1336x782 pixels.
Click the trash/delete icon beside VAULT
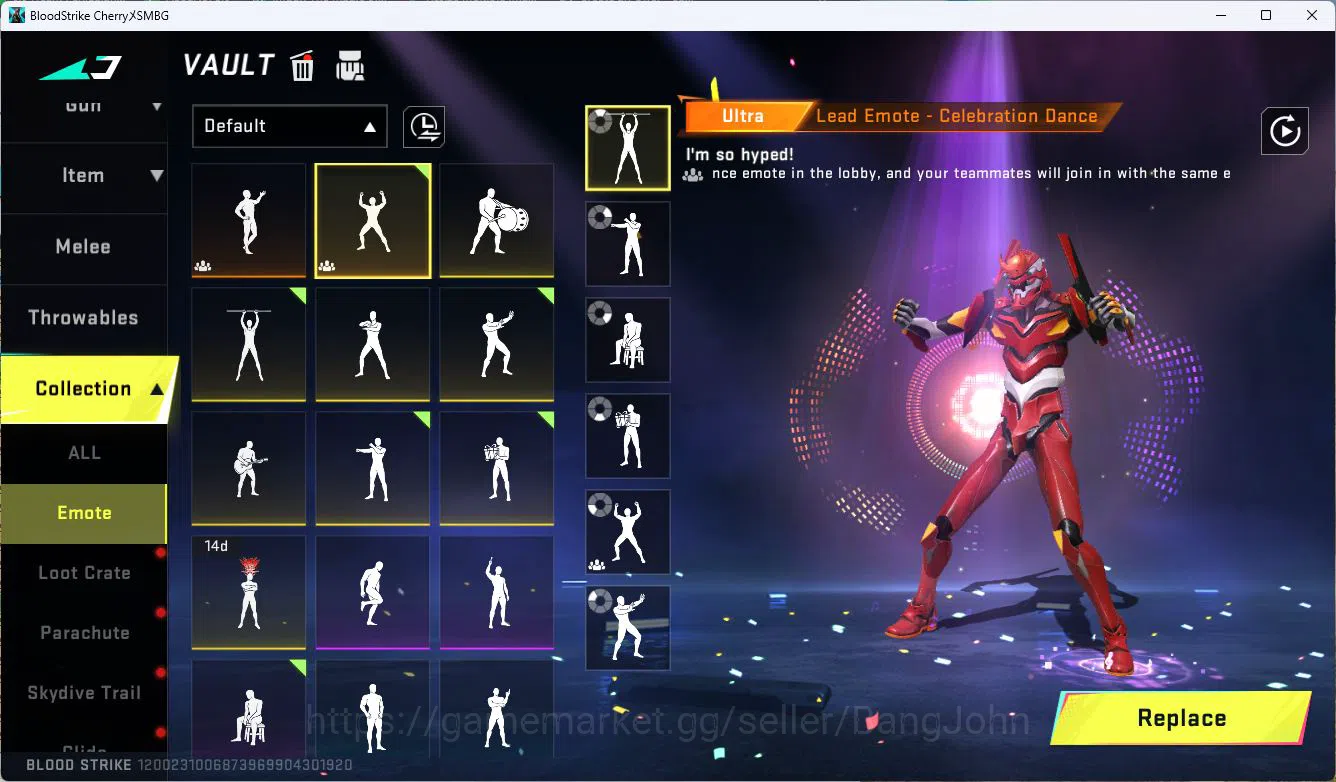[302, 66]
